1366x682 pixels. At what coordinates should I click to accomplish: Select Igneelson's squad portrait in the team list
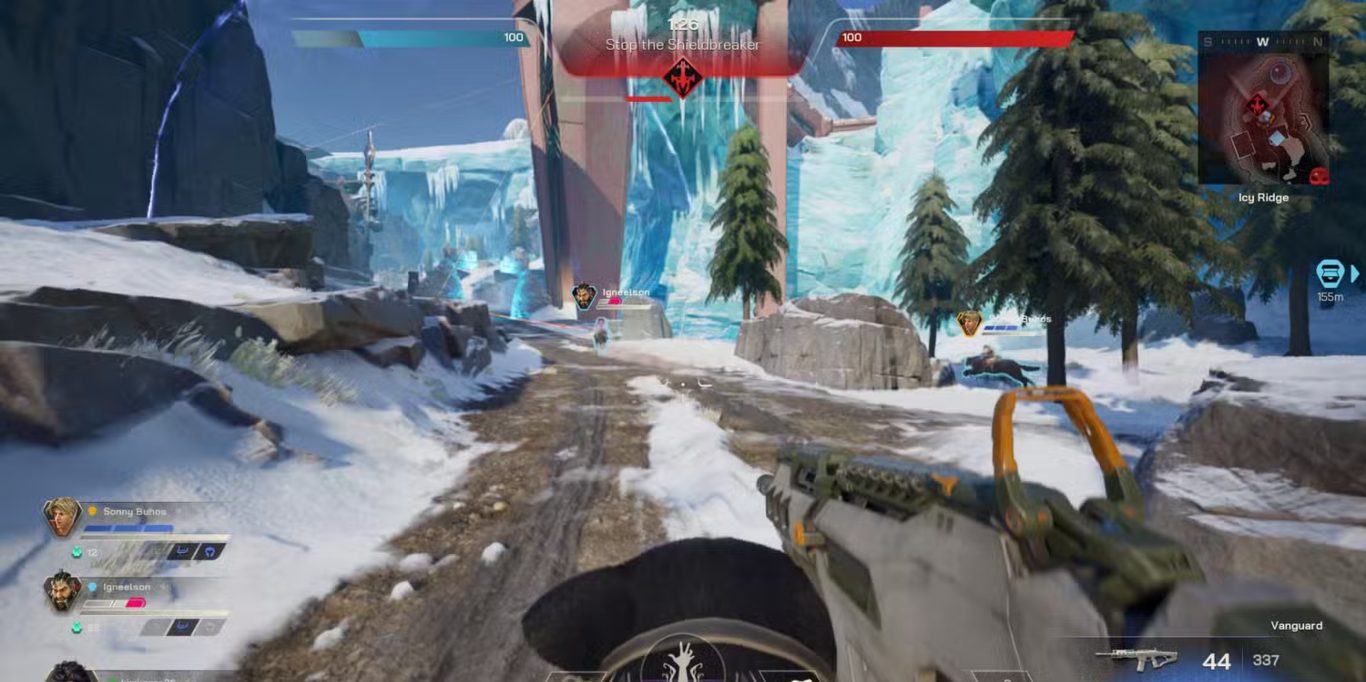62,592
